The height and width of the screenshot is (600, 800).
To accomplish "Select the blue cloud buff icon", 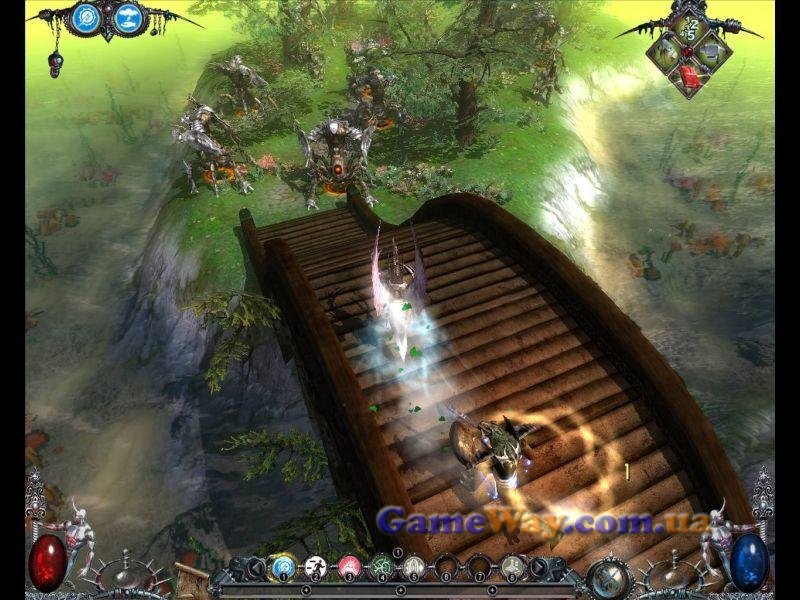I will coord(127,17).
